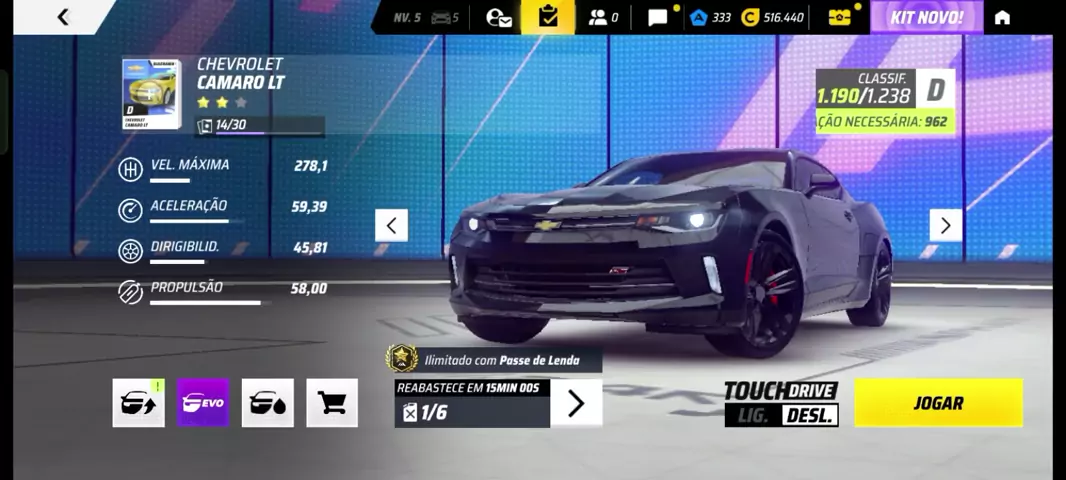The width and height of the screenshot is (1066, 480).
Task: Tap the gold credits balance
Action: click(x=774, y=17)
